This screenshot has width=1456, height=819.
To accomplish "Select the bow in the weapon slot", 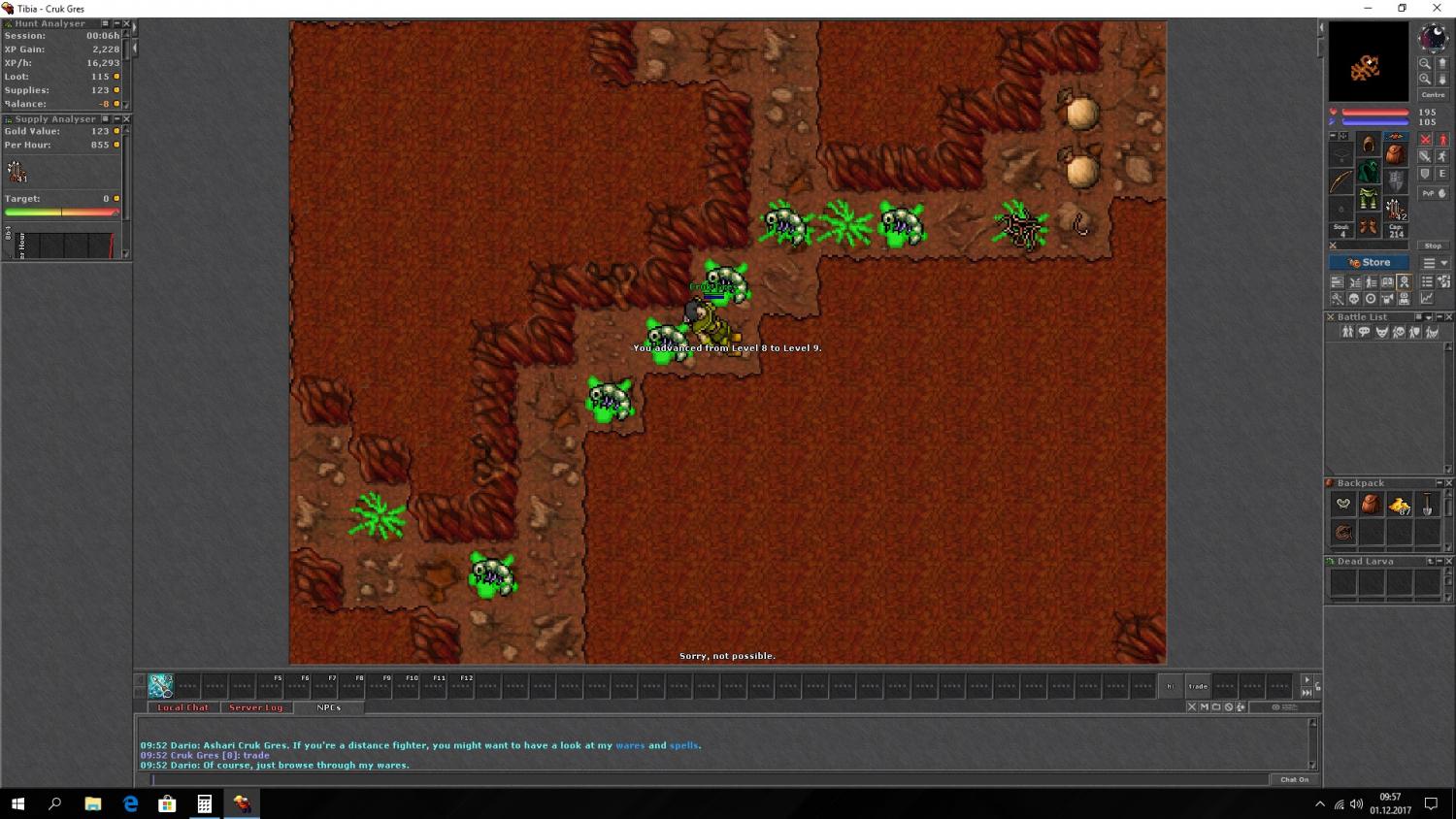I will pos(1341,181).
